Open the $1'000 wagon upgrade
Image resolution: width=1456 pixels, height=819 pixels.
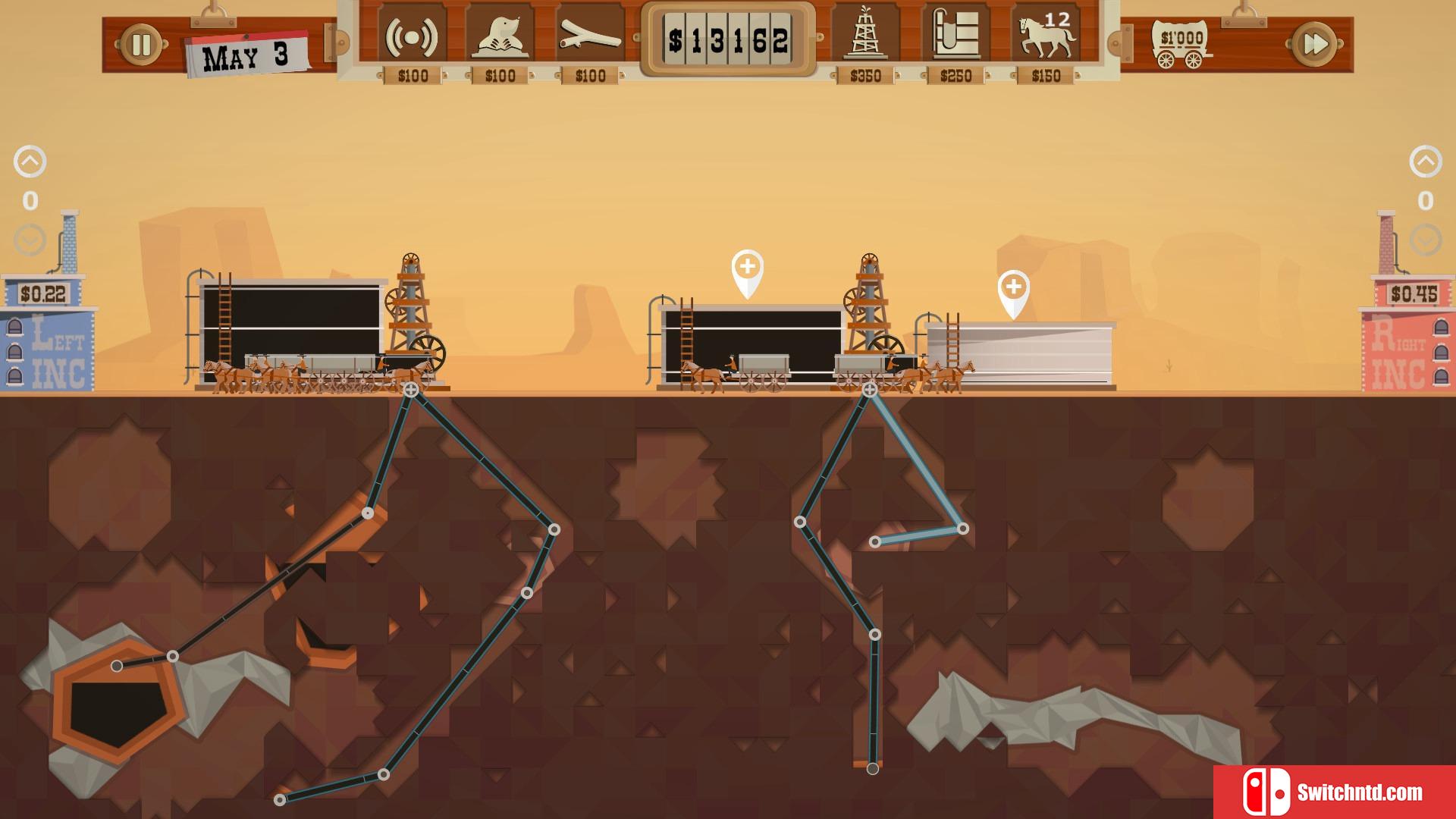[x=1180, y=44]
